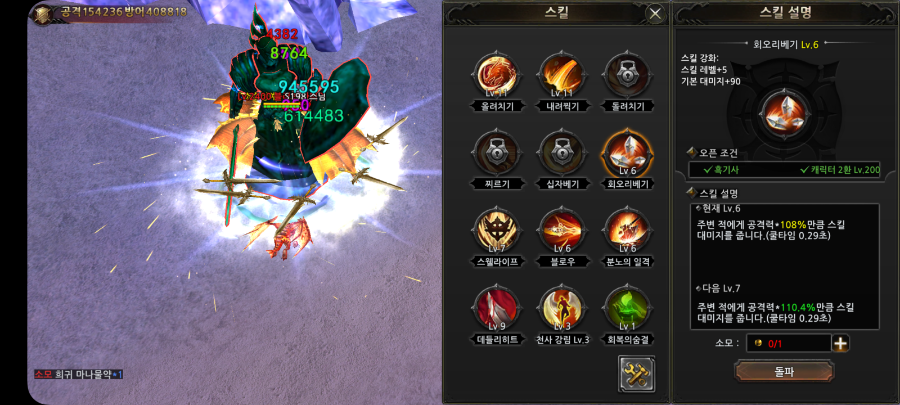Image resolution: width=900 pixels, height=405 pixels.
Task: Select the 블로우 skill icon
Action: [557, 230]
